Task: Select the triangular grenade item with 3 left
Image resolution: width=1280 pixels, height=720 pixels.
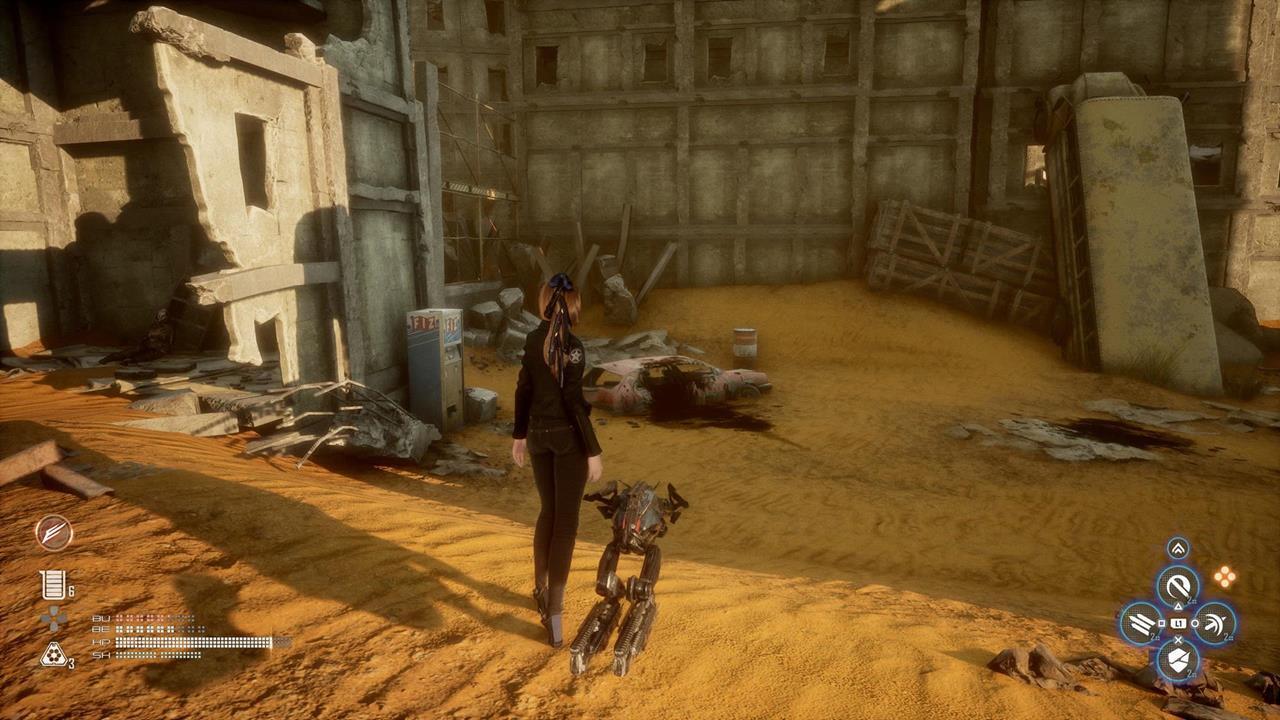Action: 53,655
